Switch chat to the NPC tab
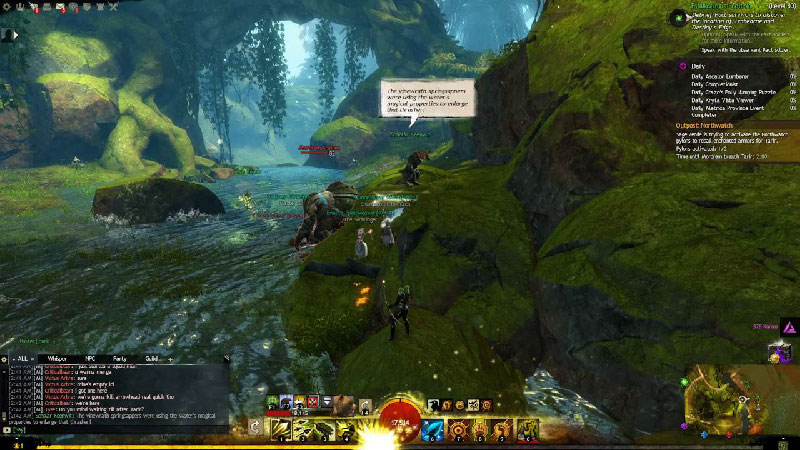The width and height of the screenshot is (800, 450). pos(90,357)
